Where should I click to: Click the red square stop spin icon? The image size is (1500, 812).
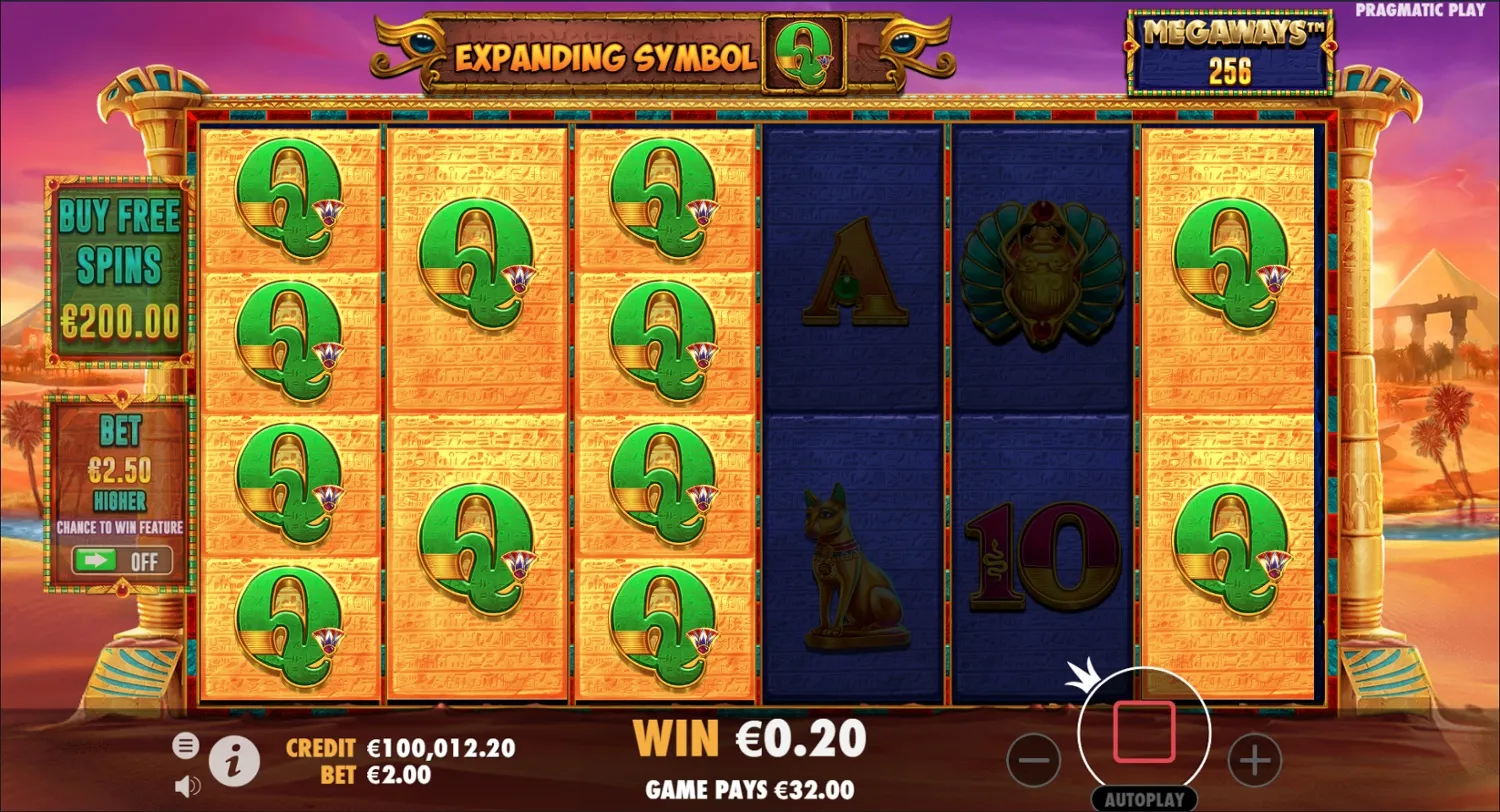coord(1144,732)
